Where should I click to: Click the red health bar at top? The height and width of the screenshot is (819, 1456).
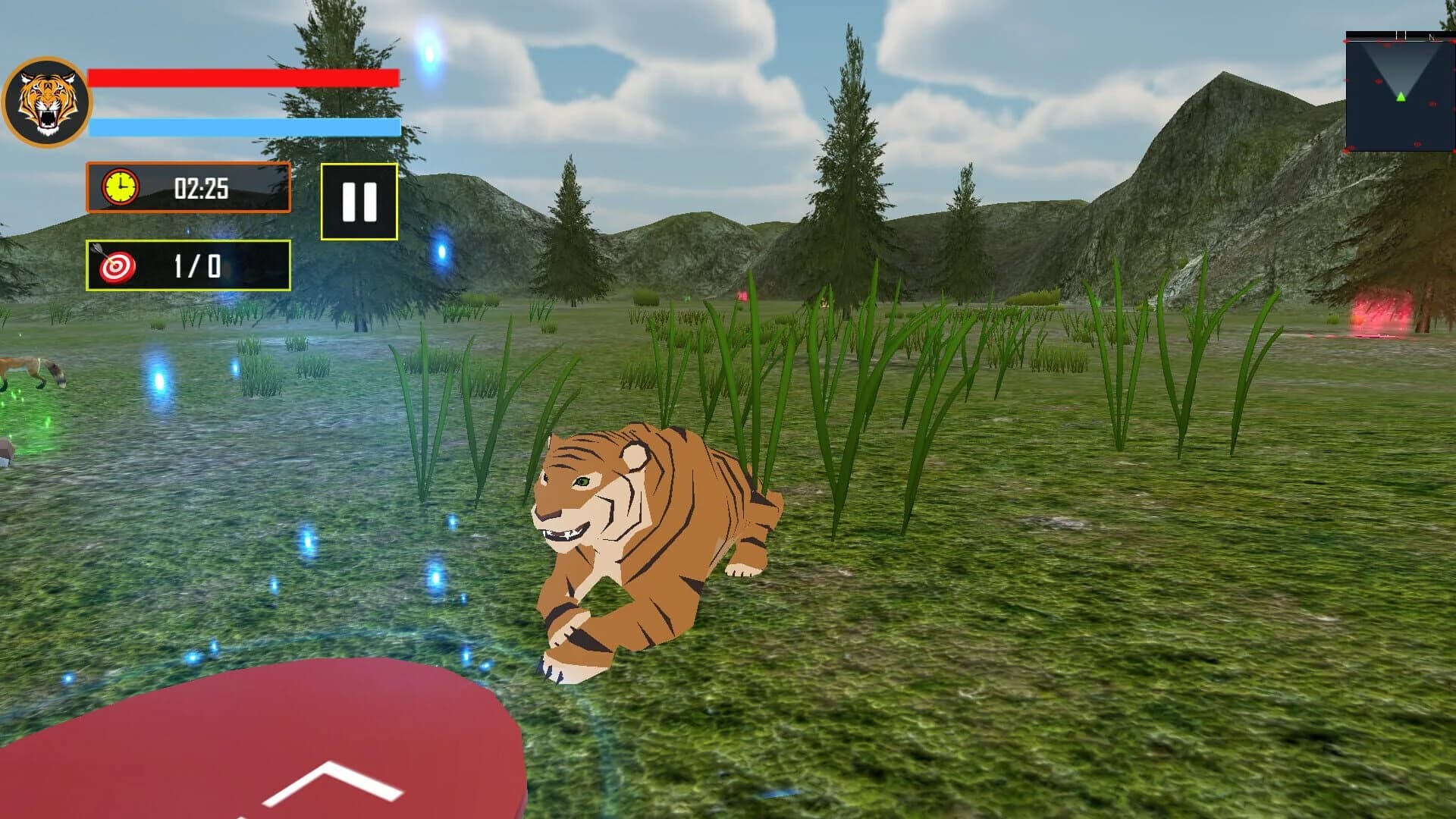click(x=243, y=77)
